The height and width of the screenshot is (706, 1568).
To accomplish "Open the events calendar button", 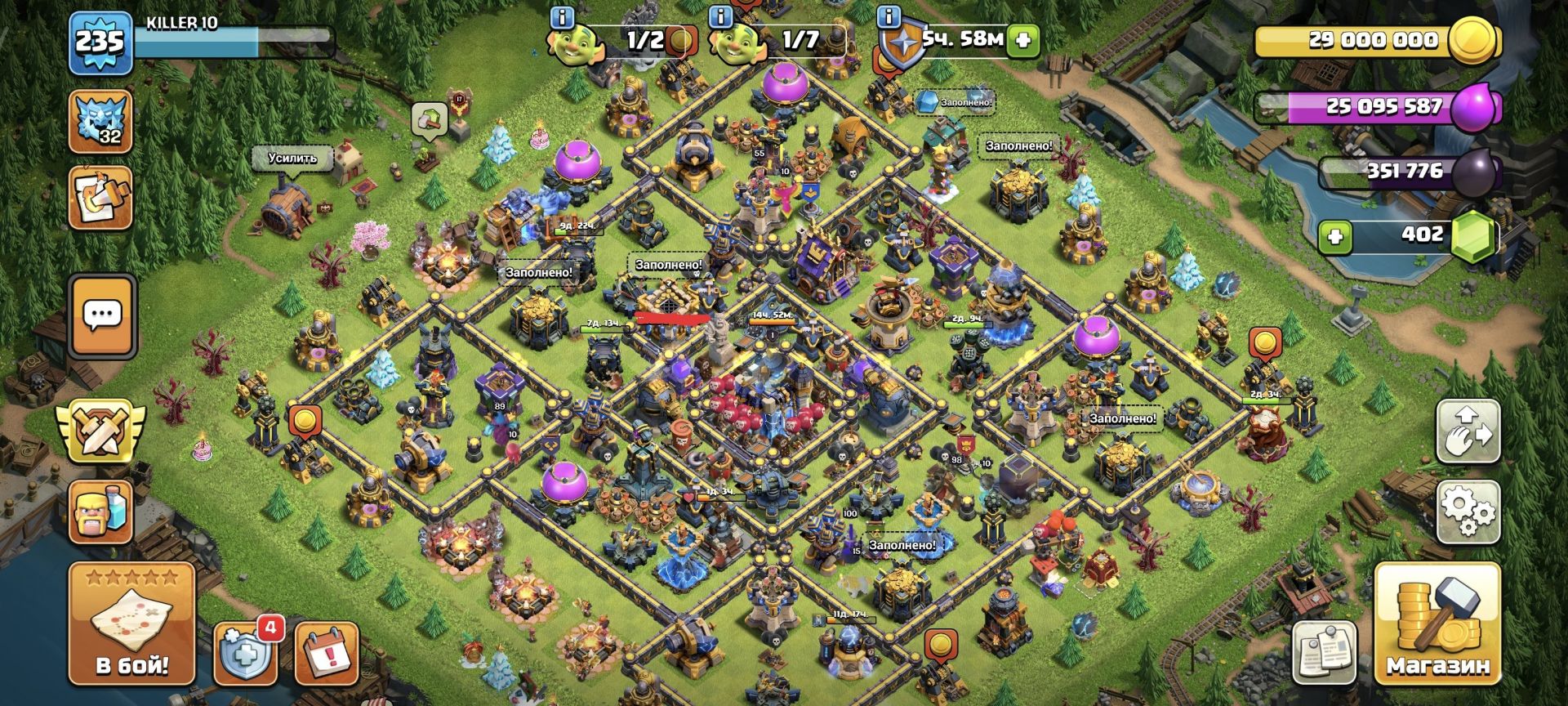I will point(326,654).
